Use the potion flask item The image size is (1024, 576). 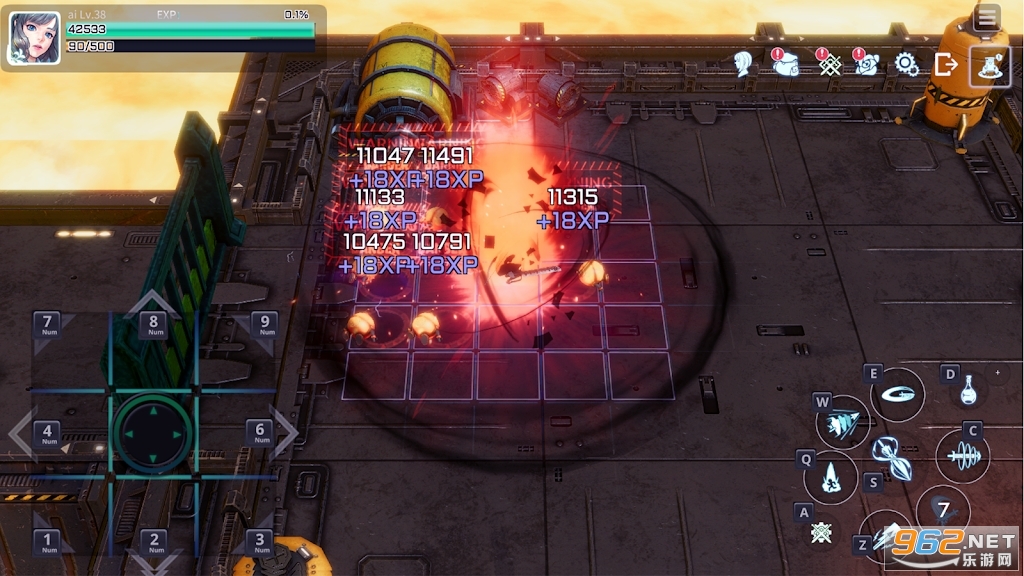coord(968,390)
